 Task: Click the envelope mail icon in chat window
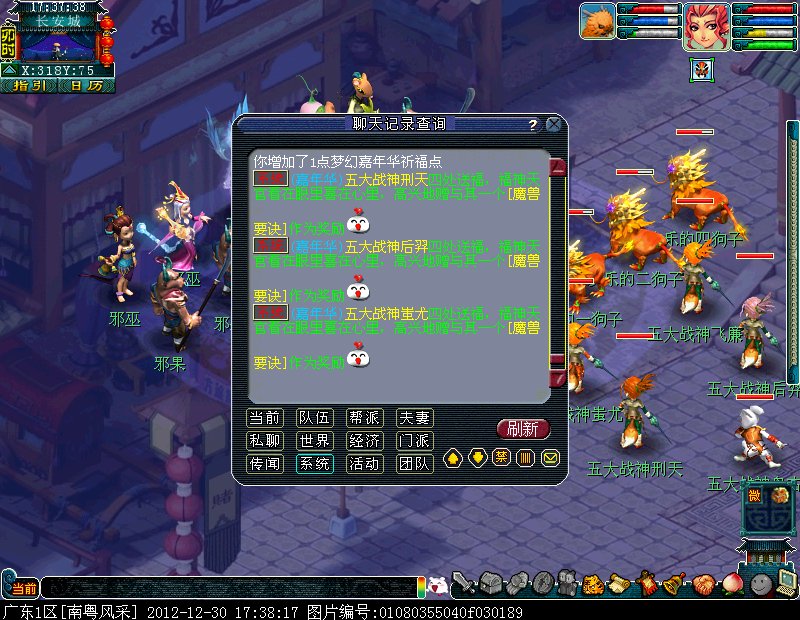(550, 458)
